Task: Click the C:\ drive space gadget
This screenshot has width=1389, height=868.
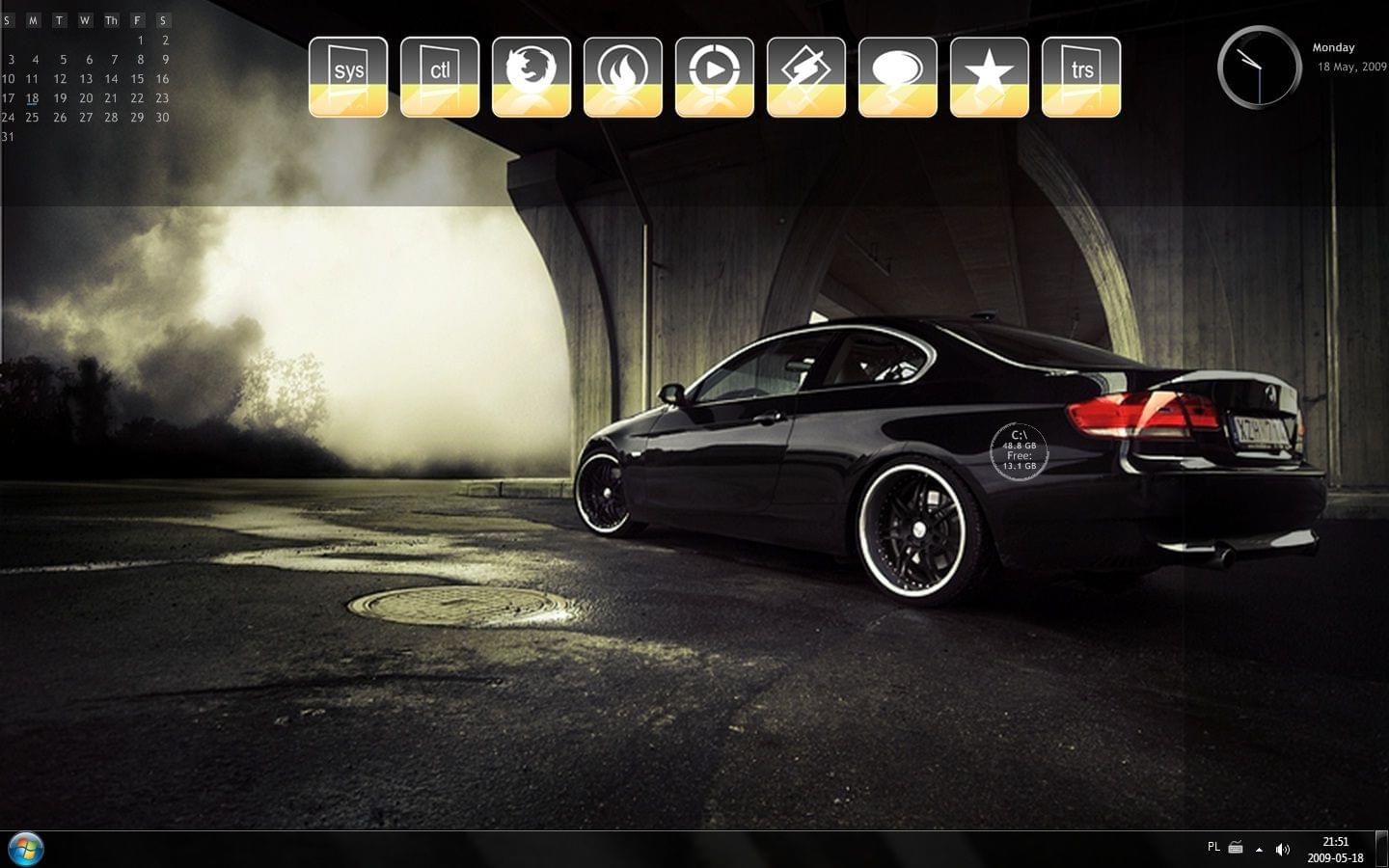Action: pos(1019,450)
